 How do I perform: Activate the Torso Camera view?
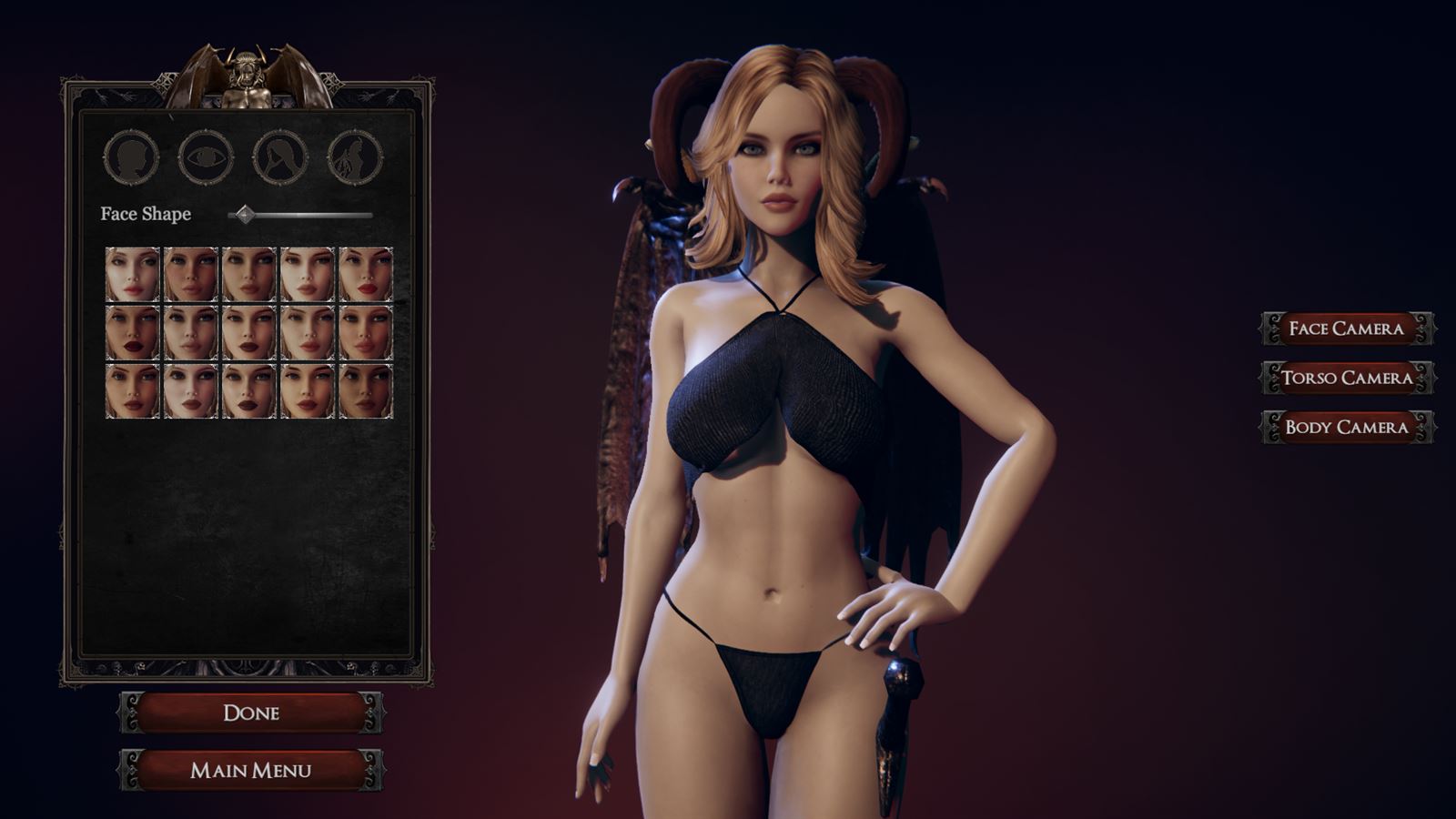point(1345,378)
